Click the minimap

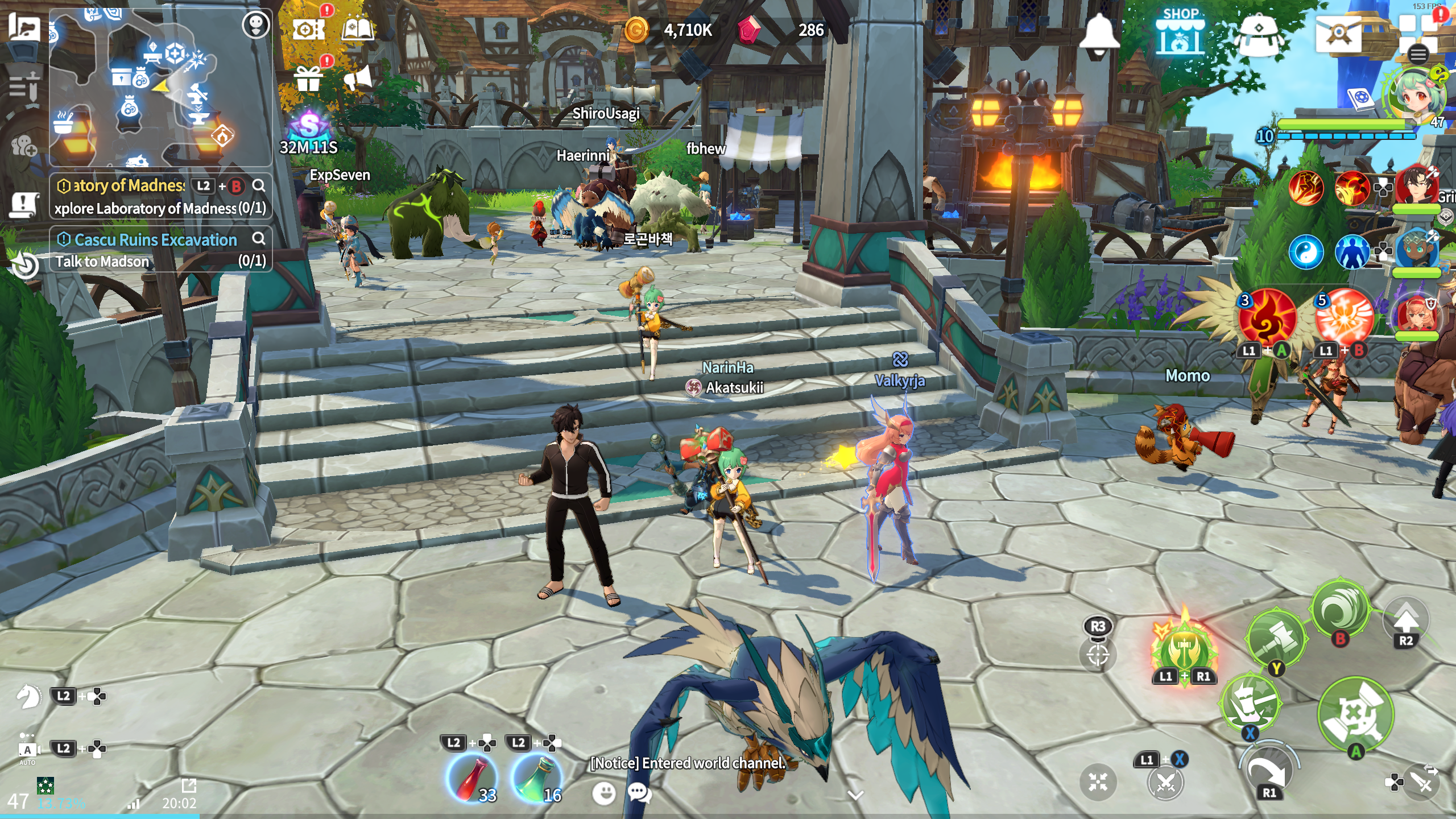pyautogui.click(x=159, y=85)
